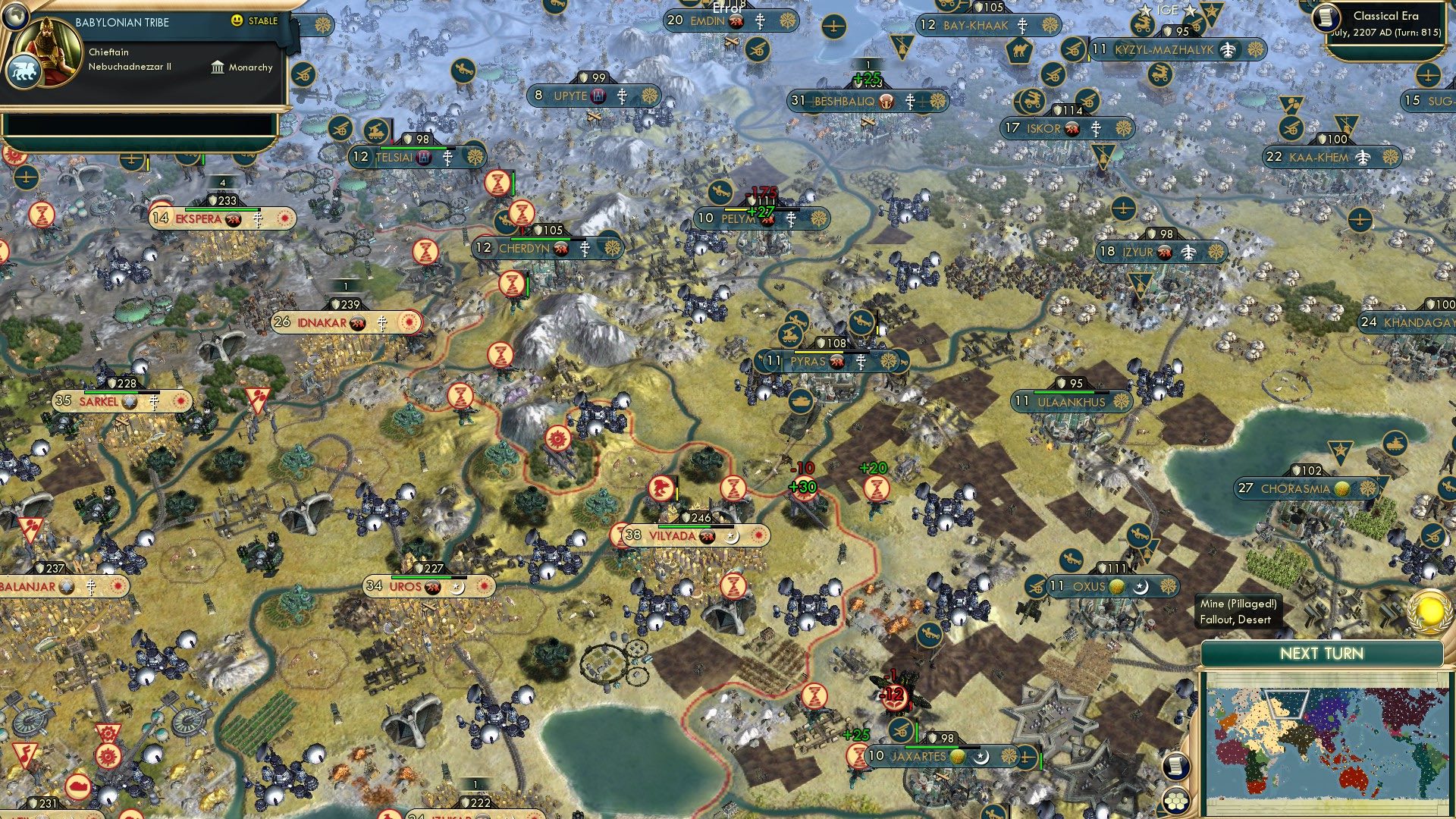
Task: Click the tank unit icon near Chorasmia
Action: pos(1395,444)
